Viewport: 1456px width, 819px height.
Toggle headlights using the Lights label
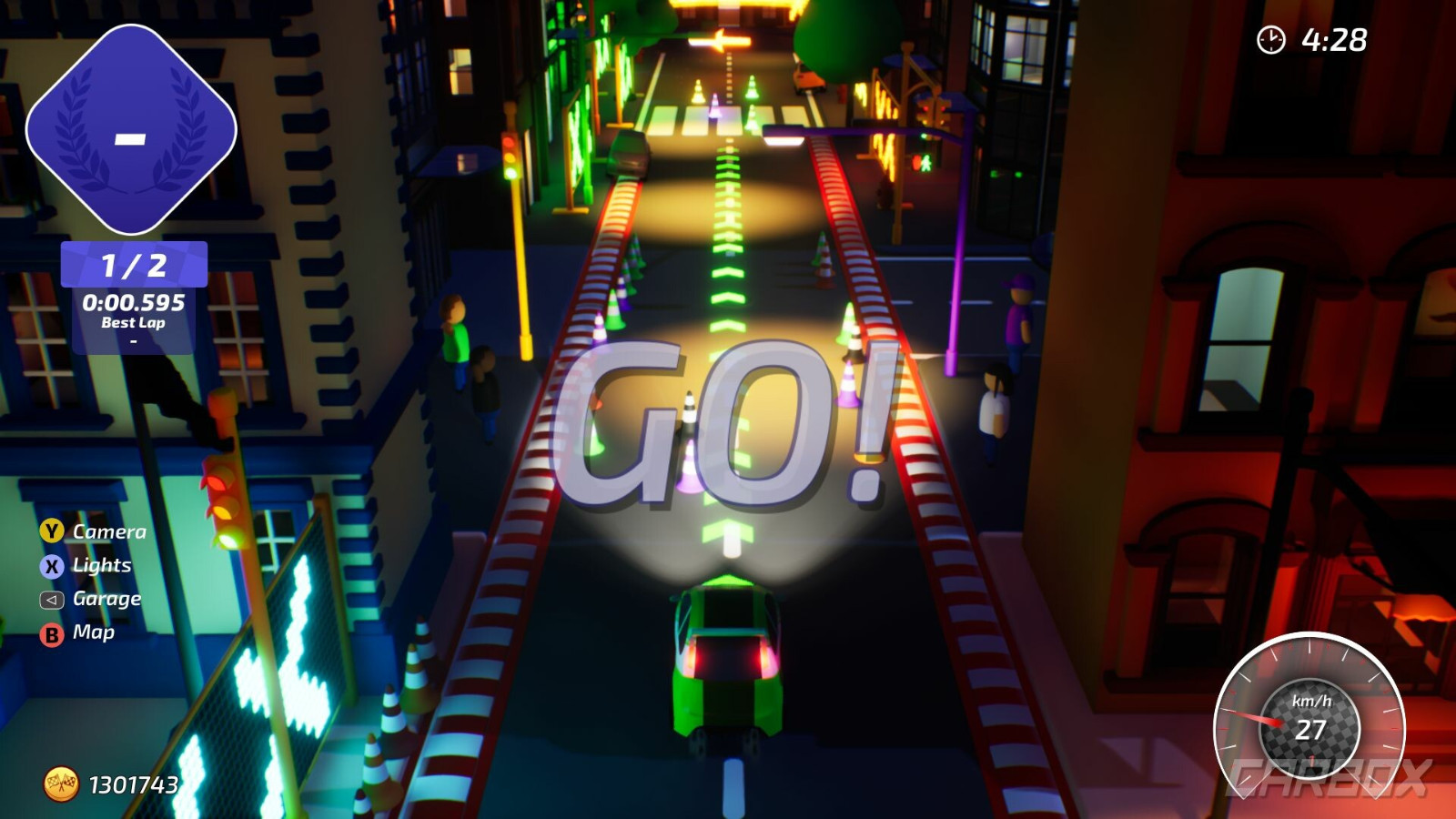tap(102, 564)
